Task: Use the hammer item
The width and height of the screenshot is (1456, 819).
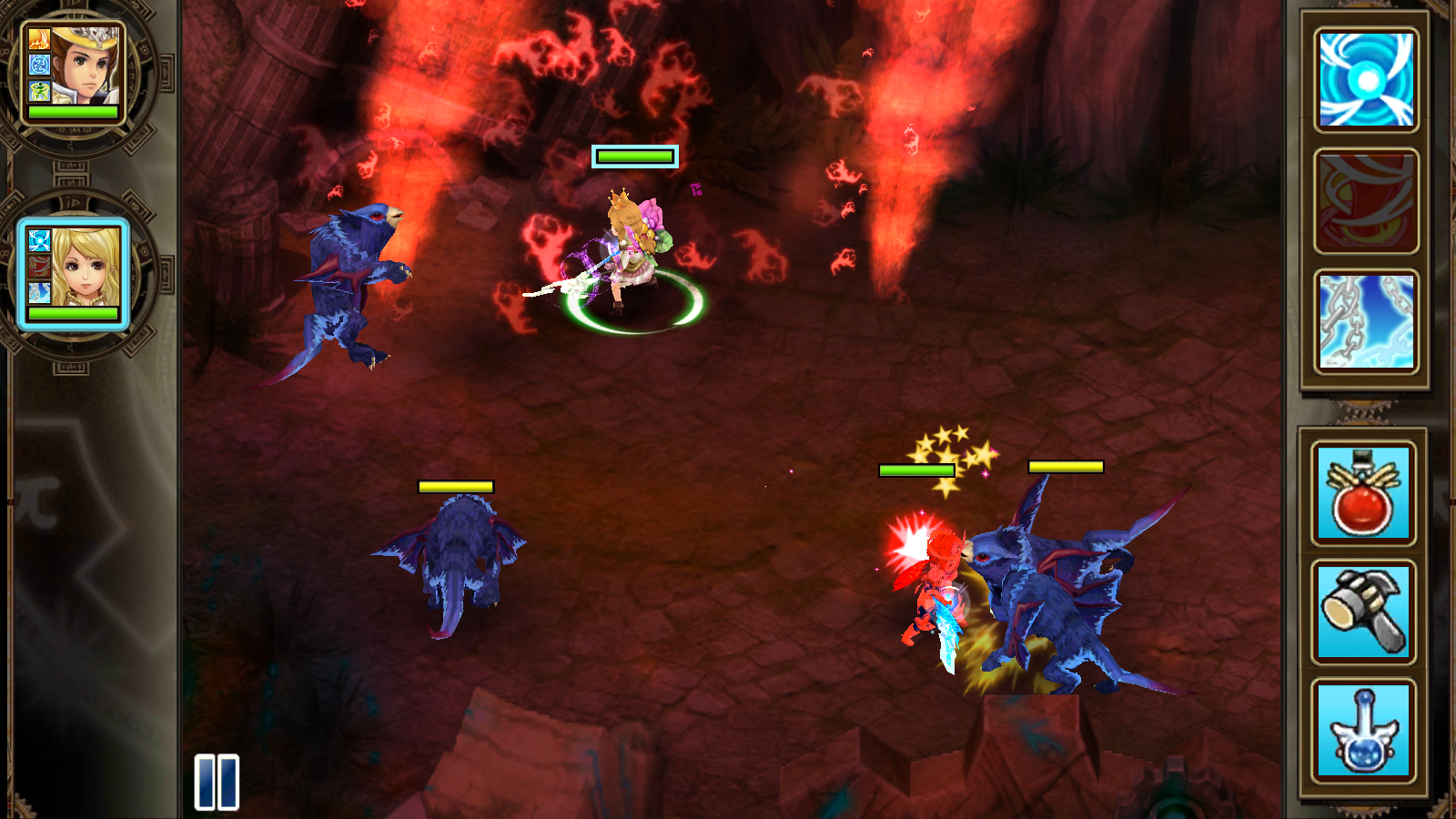Action: [1362, 611]
